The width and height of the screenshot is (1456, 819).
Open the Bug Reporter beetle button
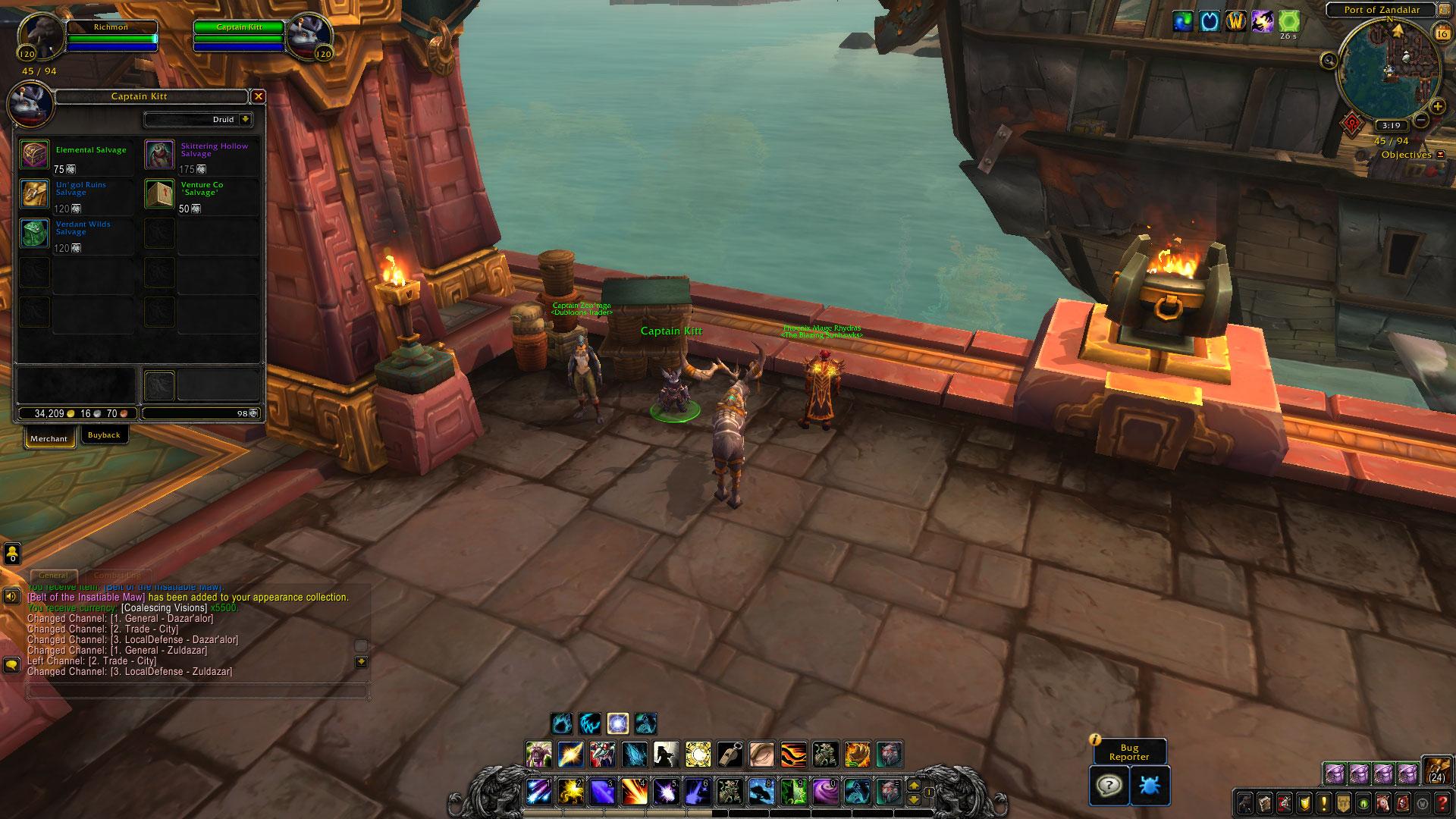[1150, 785]
